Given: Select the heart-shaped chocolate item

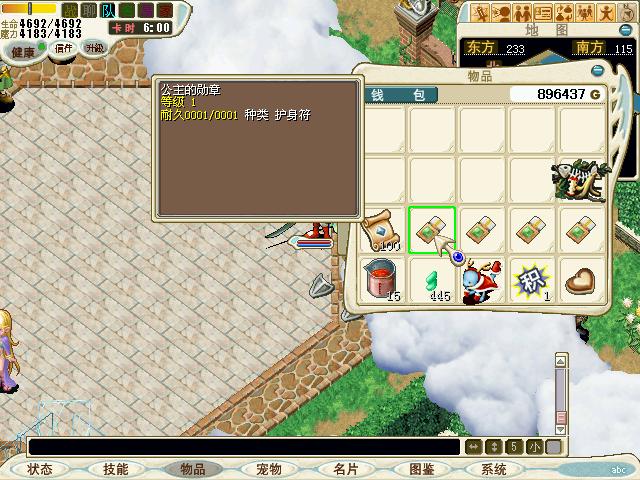Looking at the screenshot, I should (x=582, y=279).
